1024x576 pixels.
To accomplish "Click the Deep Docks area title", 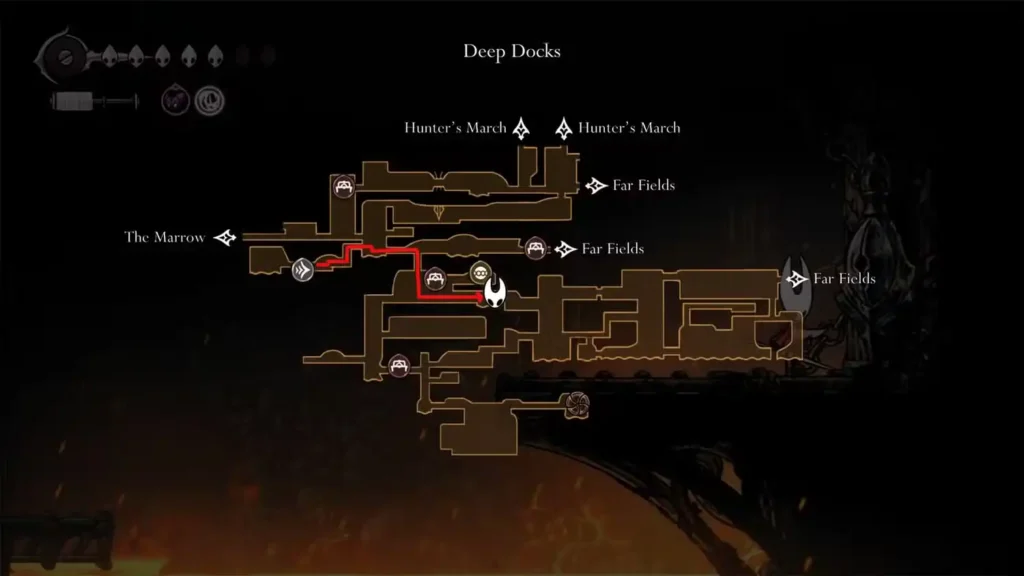I will tap(511, 51).
